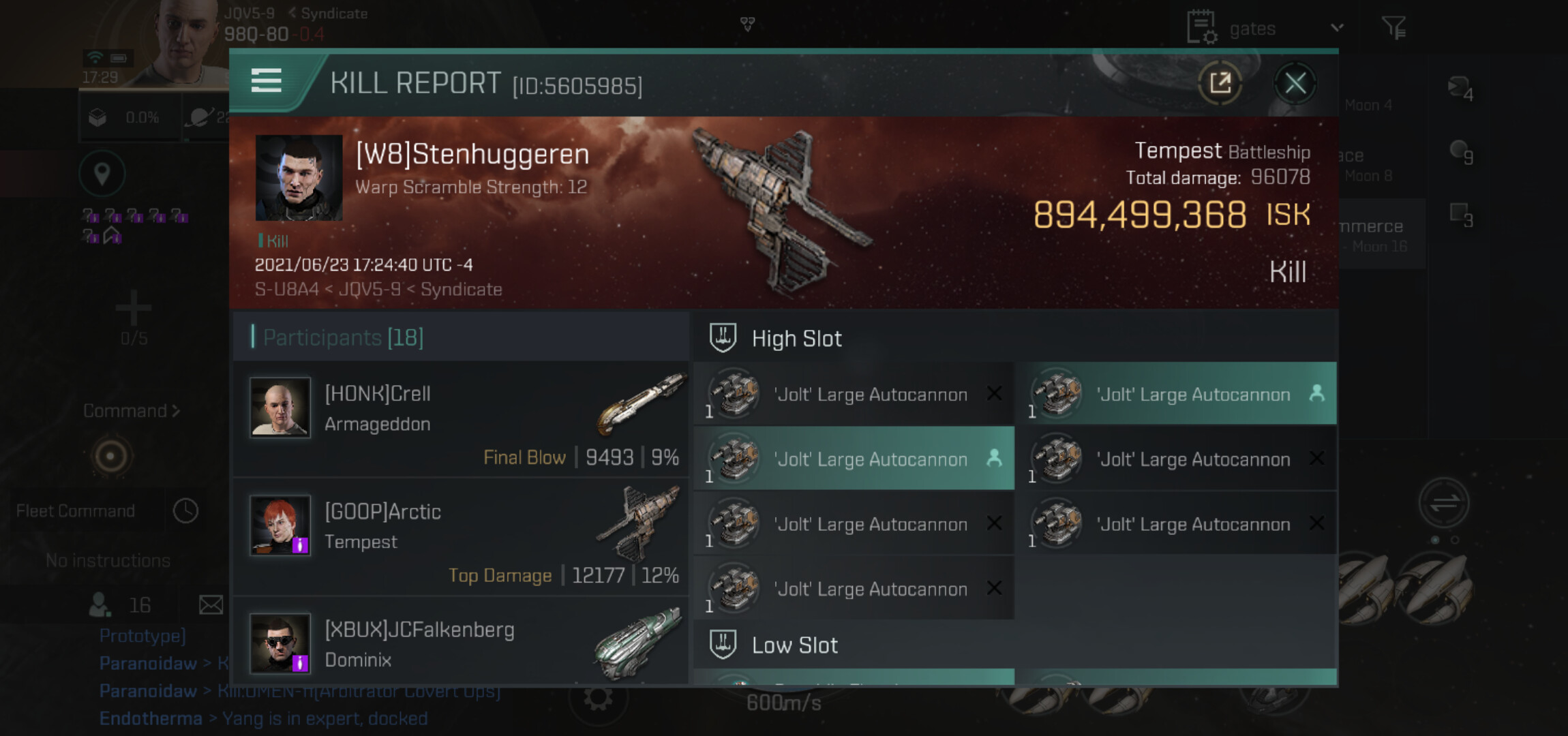1568x736 pixels.
Task: Click Stenhuggeren's victim portrait
Action: (299, 177)
